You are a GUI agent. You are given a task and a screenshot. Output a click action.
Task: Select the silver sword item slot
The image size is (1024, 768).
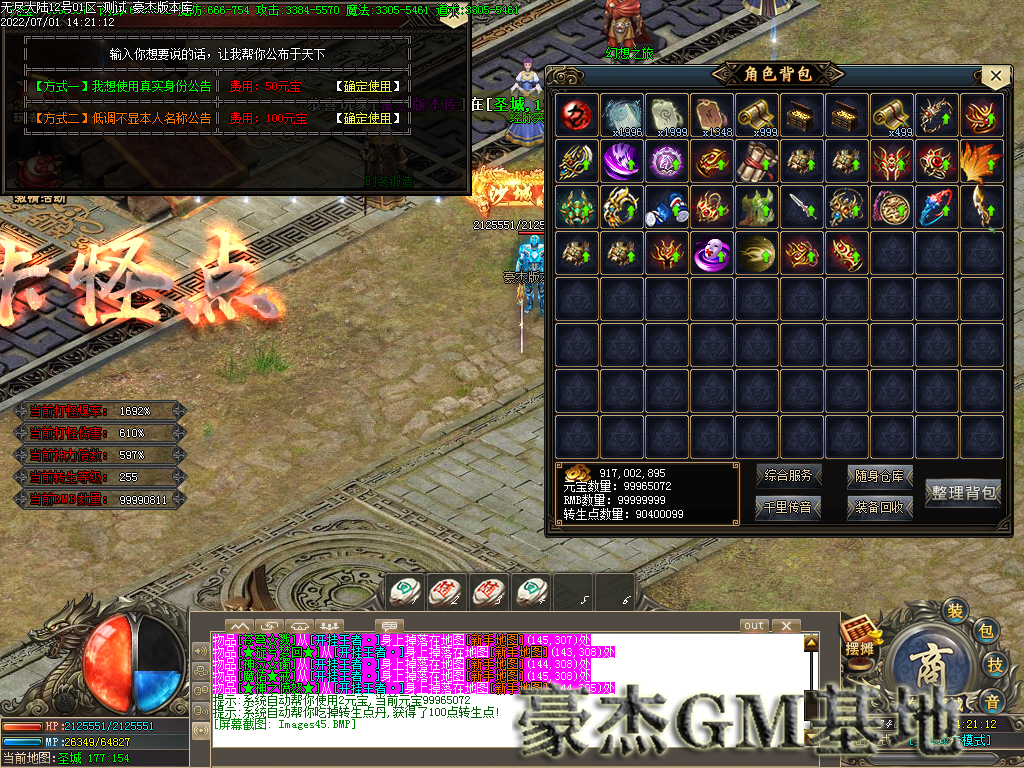[x=803, y=206]
